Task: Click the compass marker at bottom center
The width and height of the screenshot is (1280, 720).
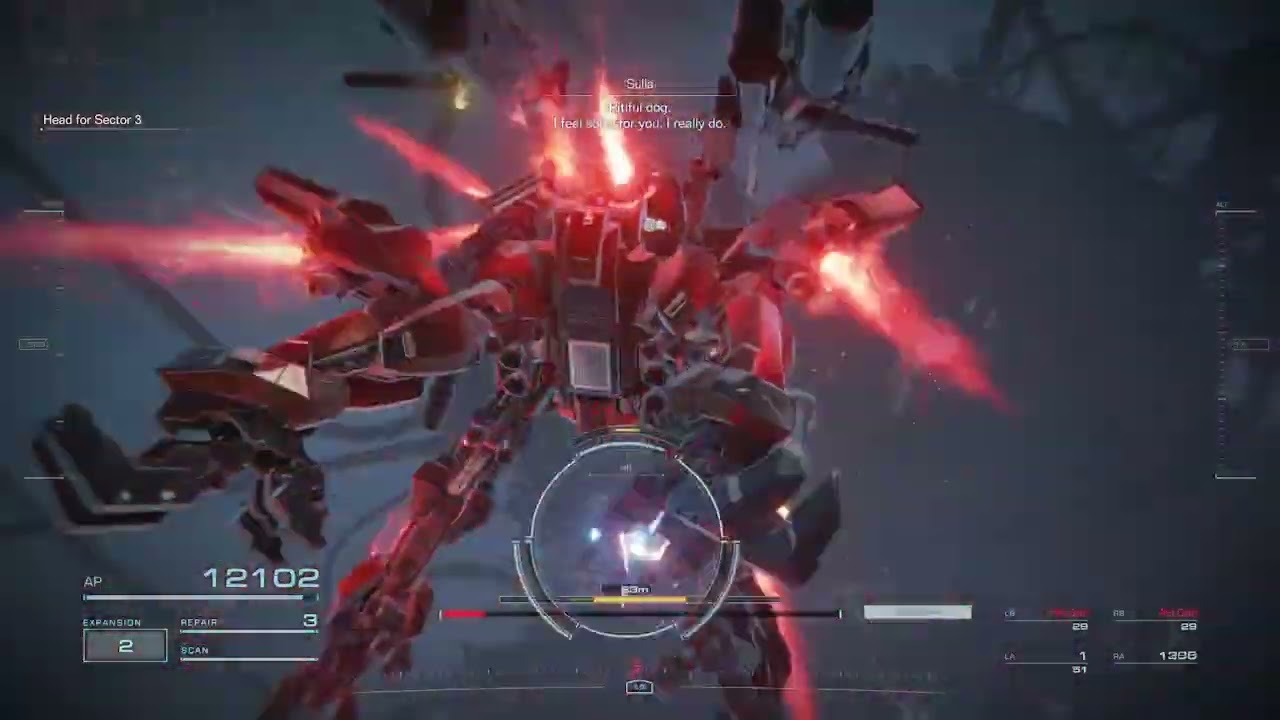Action: click(639, 687)
